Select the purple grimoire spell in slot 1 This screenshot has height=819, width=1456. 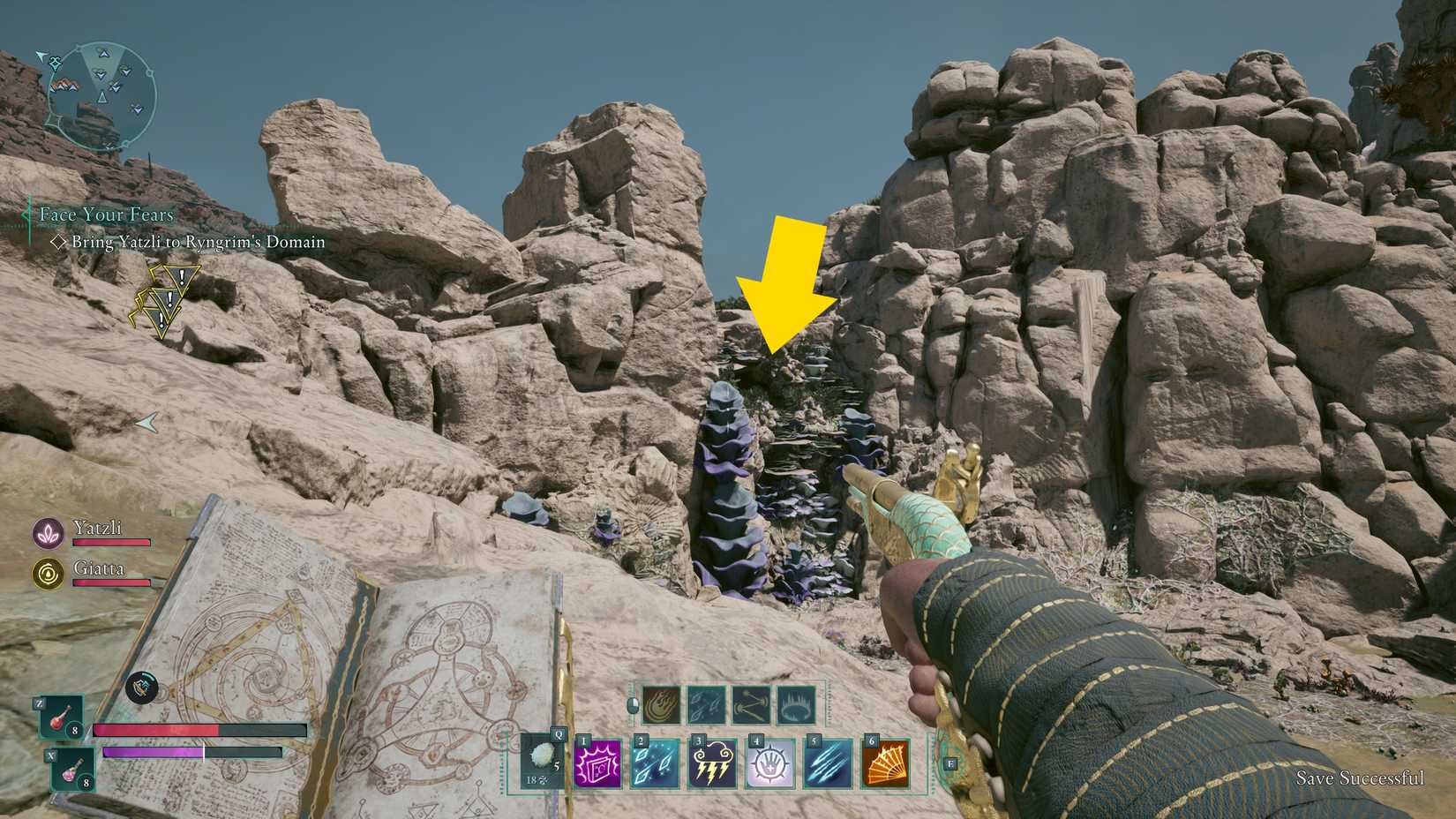coord(598,766)
